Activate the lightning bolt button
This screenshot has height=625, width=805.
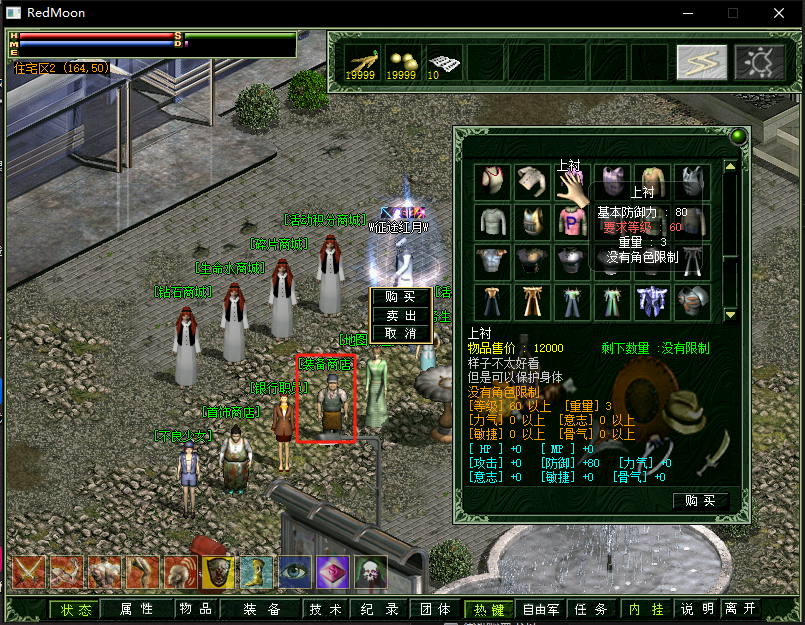701,62
